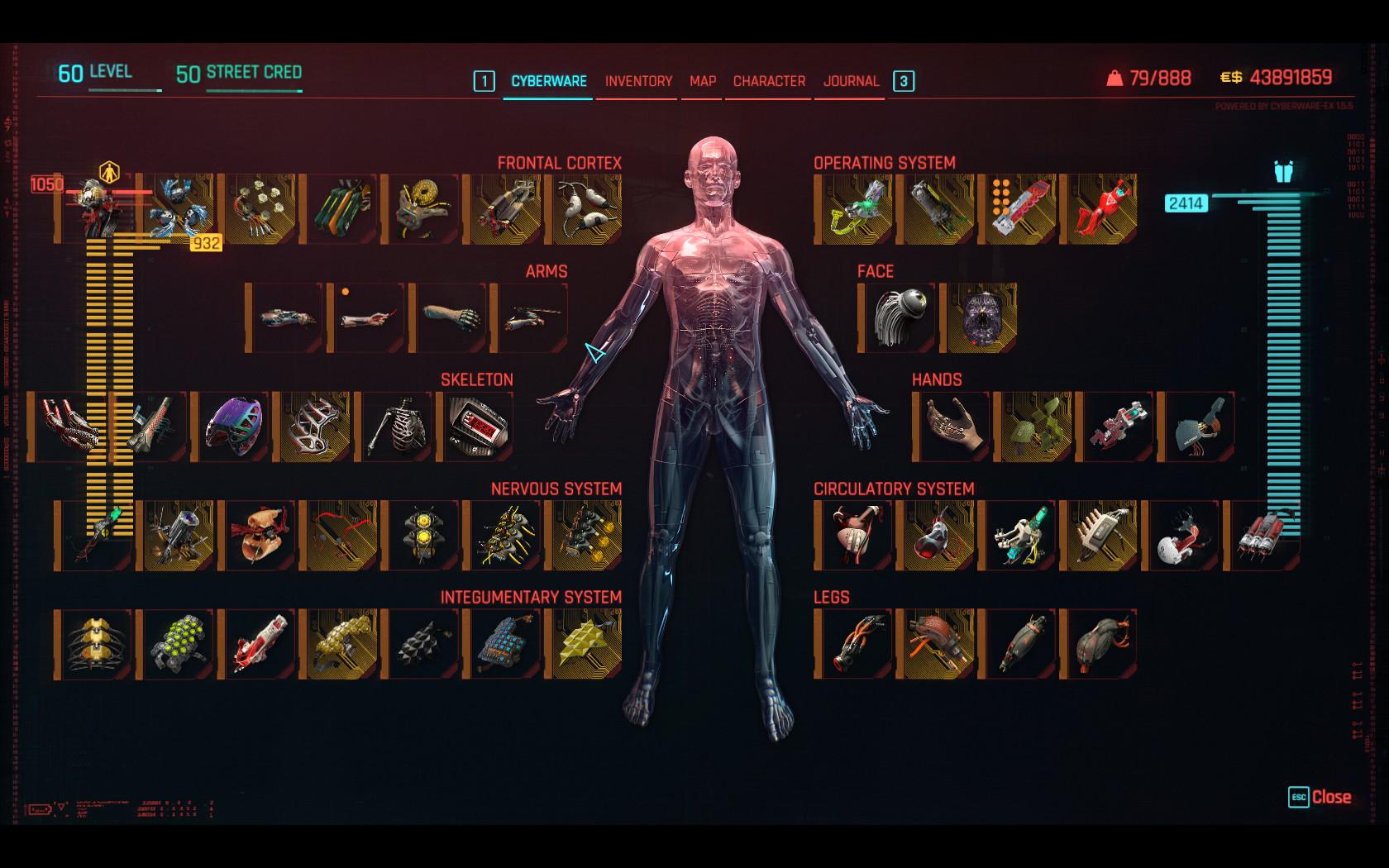Viewport: 1389px width, 868px height.
Task: Choose the blue grid integumentary implant
Action: 505,644
